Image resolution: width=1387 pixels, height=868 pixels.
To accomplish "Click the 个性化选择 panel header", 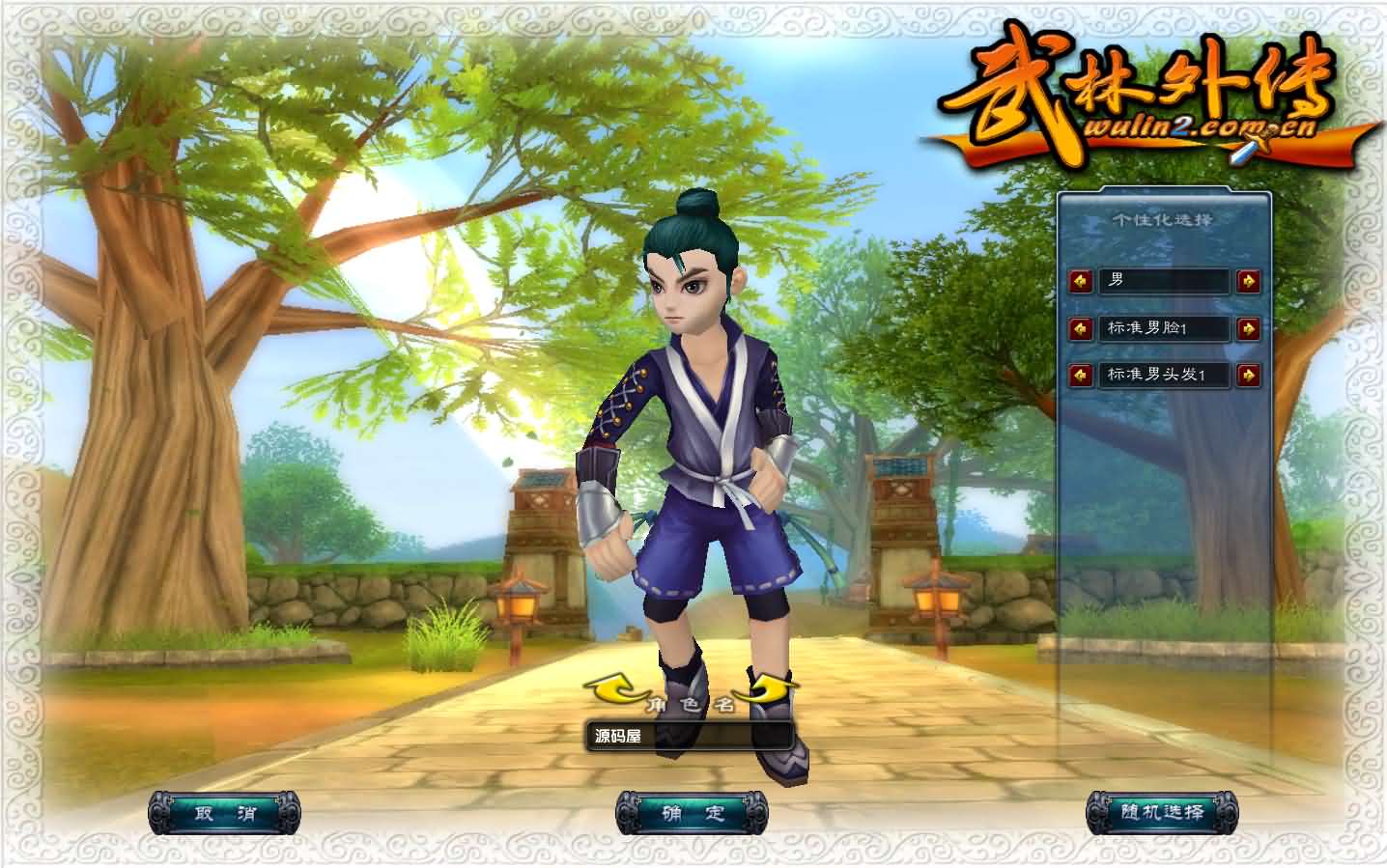I will click(1162, 219).
